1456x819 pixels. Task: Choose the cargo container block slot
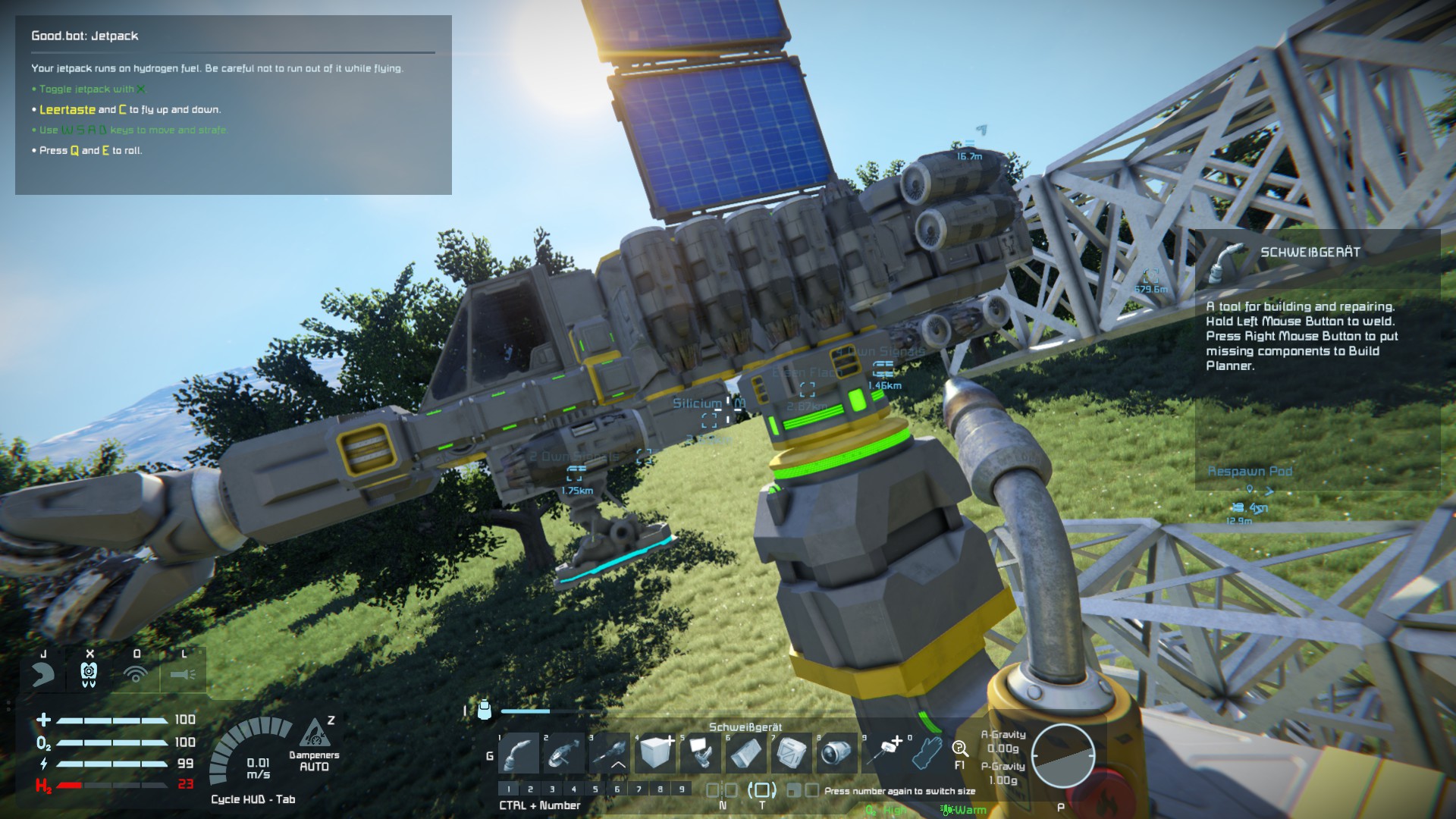792,753
